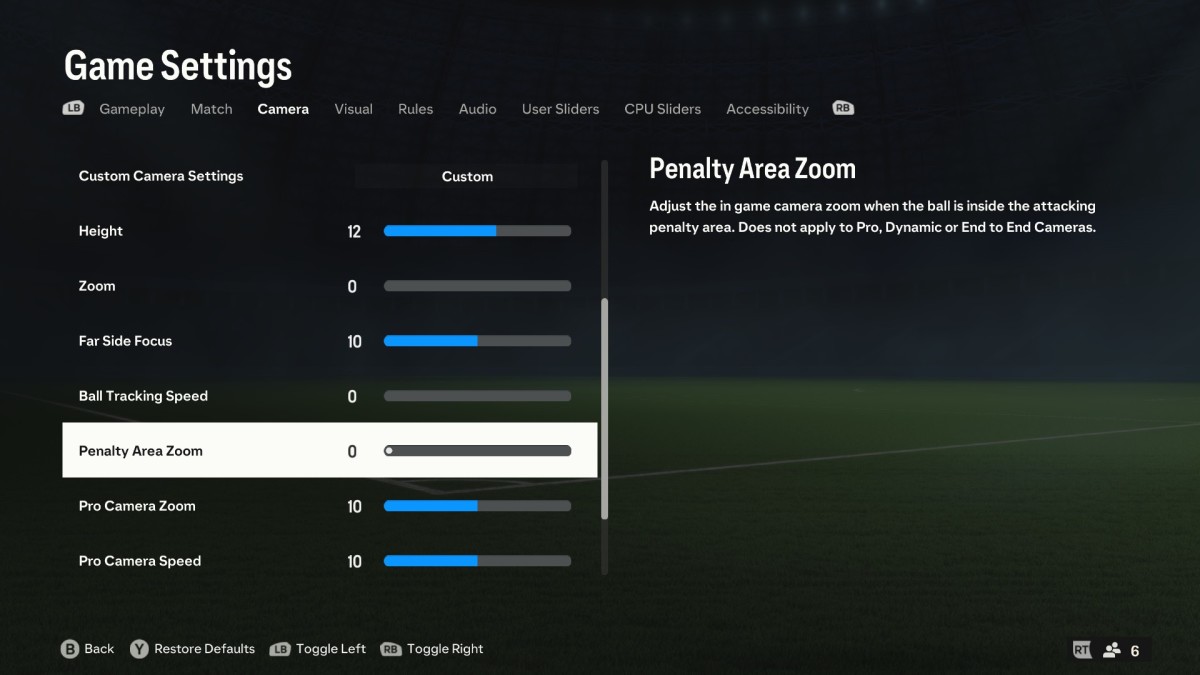Open the Accessibility tab
Viewport: 1200px width, 675px height.
click(x=767, y=109)
